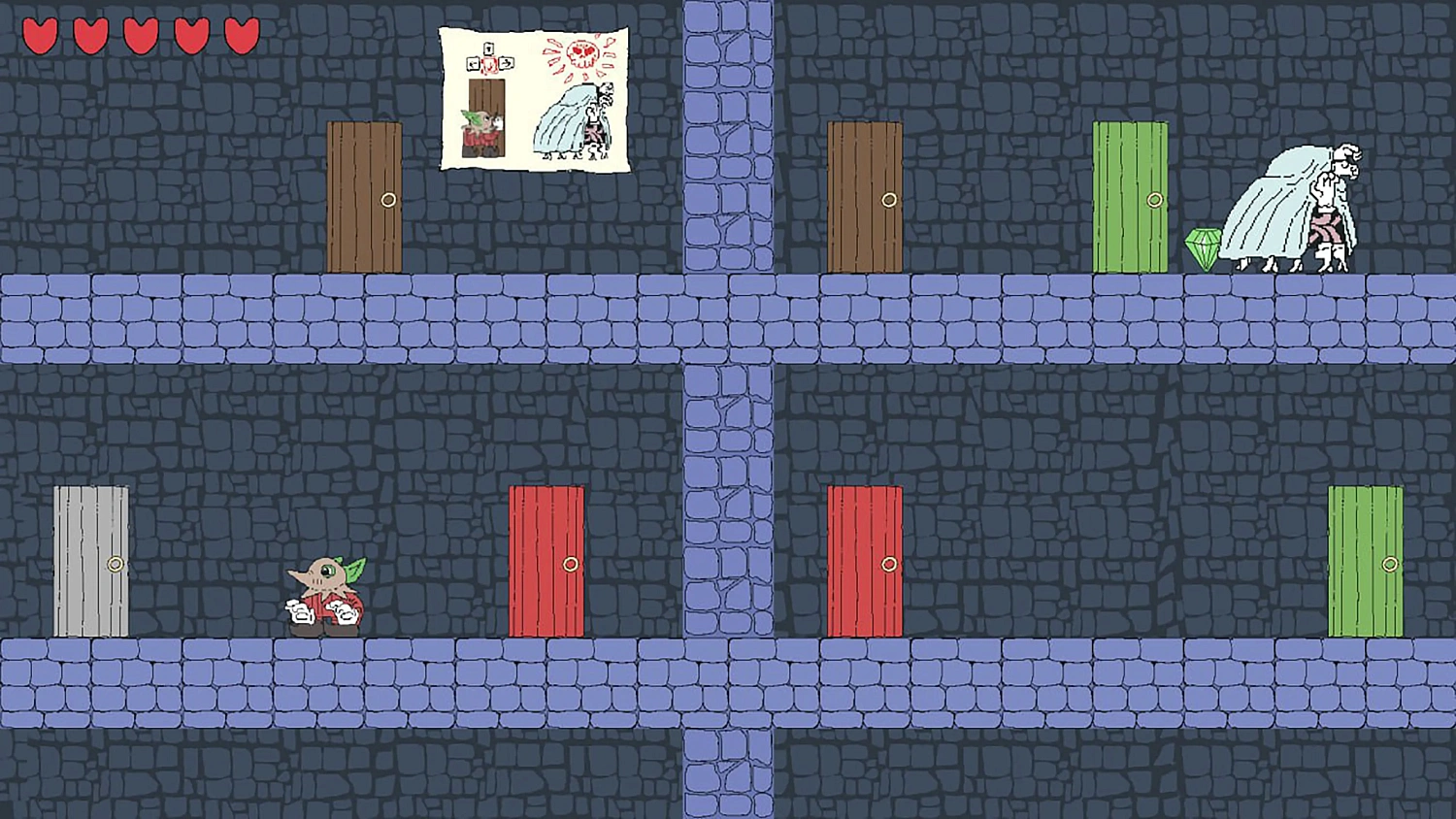Image resolution: width=1456 pixels, height=819 pixels.
Task: Open the green door on the upper platform
Action: pyautogui.click(x=1131, y=194)
